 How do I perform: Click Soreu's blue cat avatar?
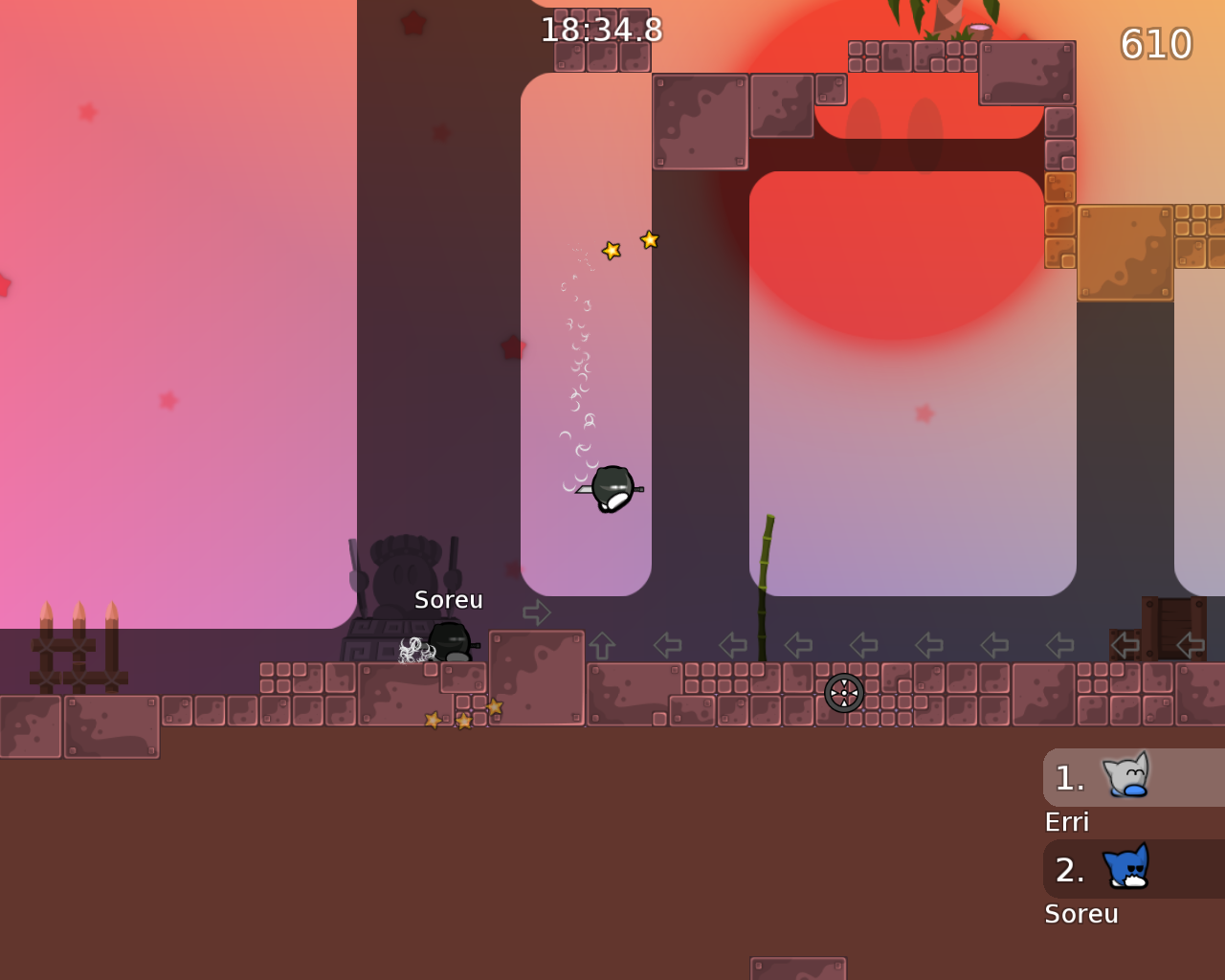click(x=1125, y=868)
